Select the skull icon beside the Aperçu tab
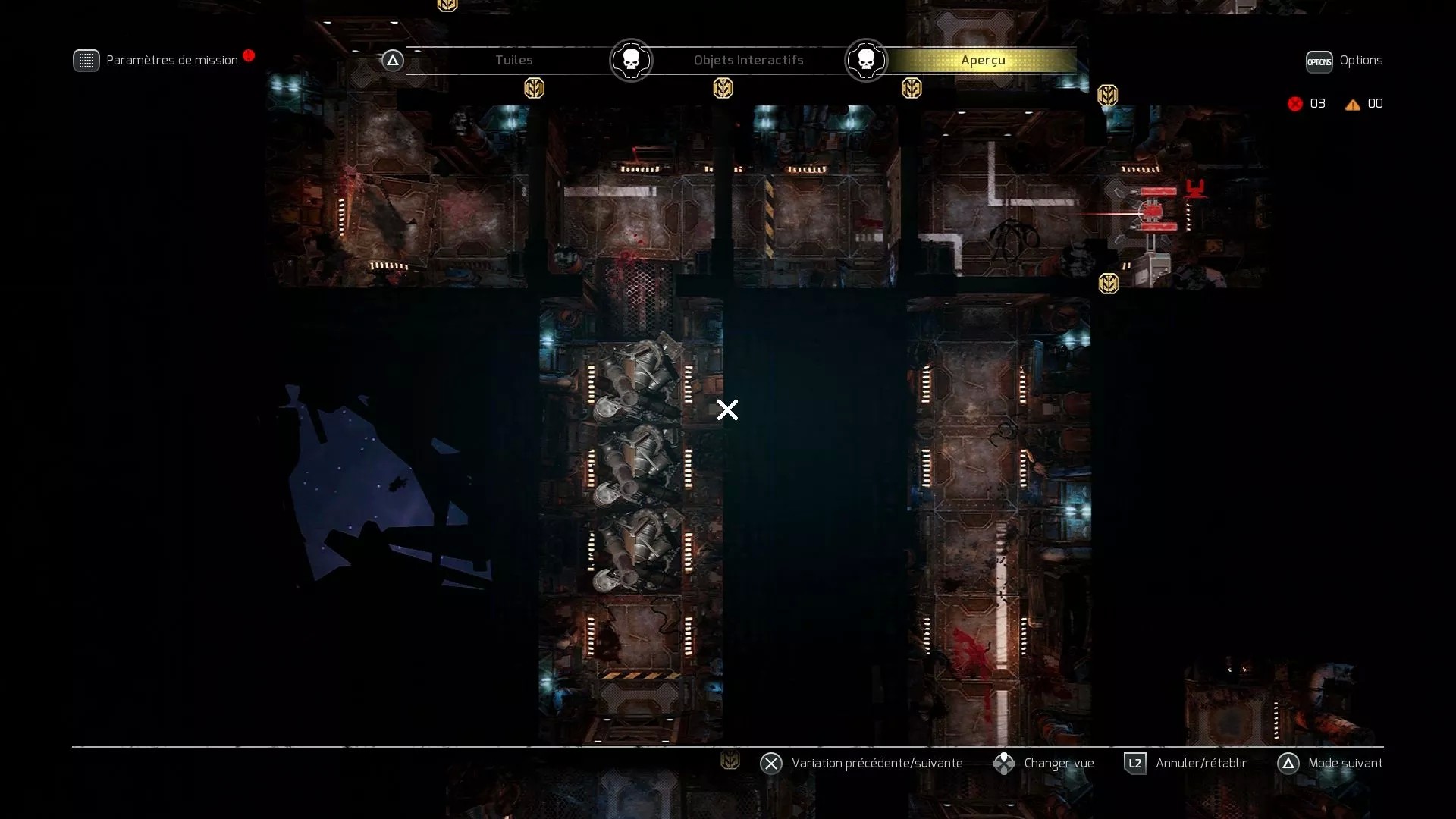The height and width of the screenshot is (819, 1456). (866, 60)
